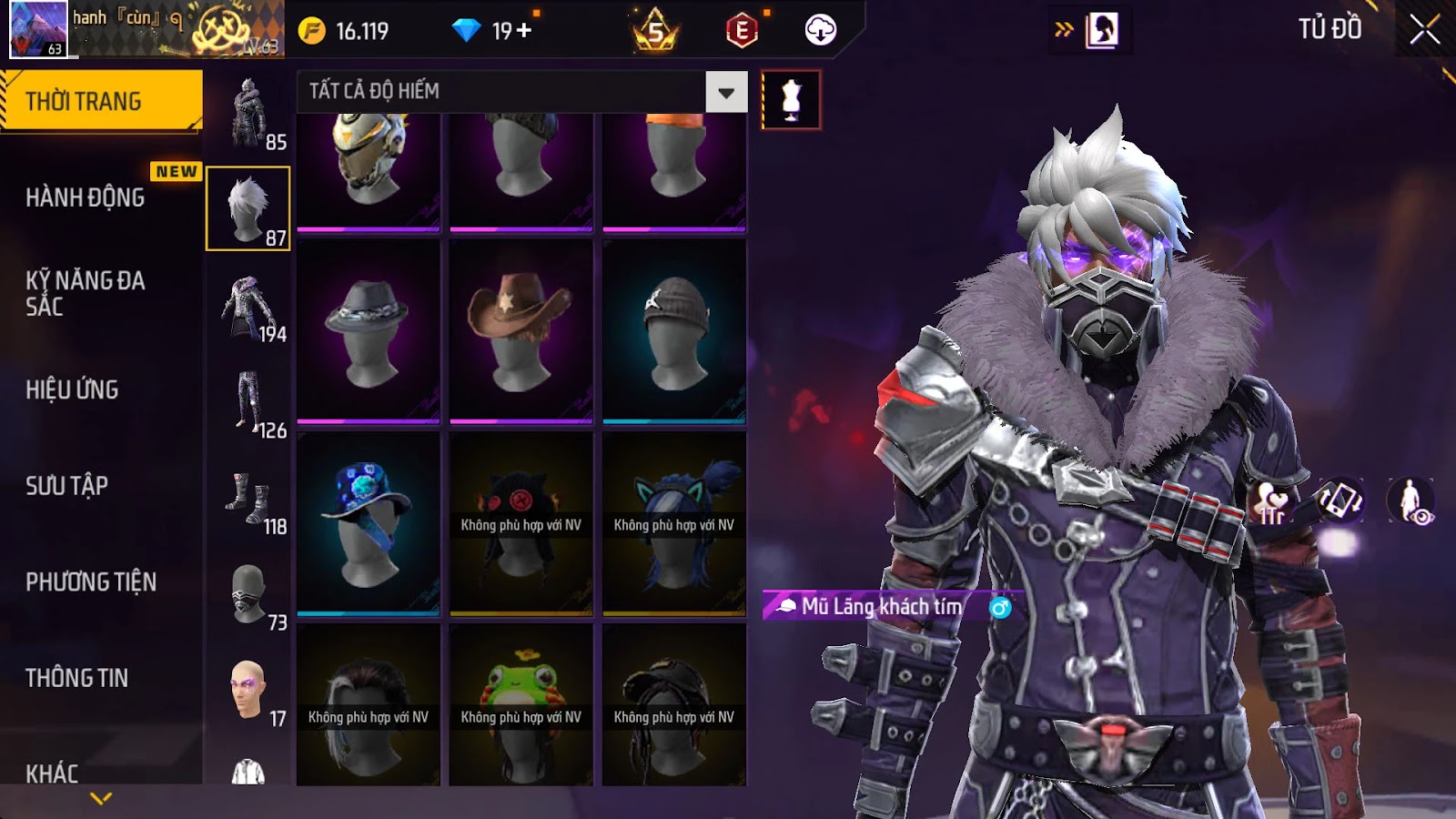Switch to Phương Tiện menu

tap(91, 581)
